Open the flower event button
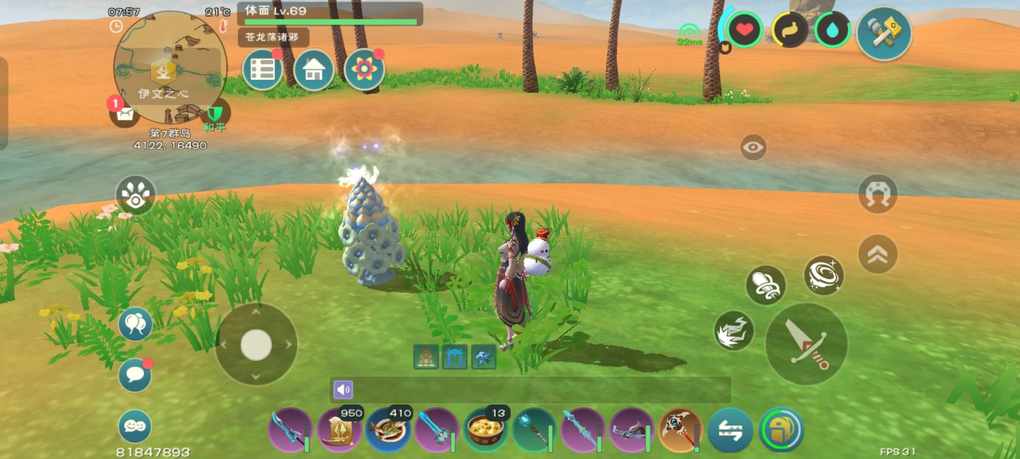 [x=364, y=70]
